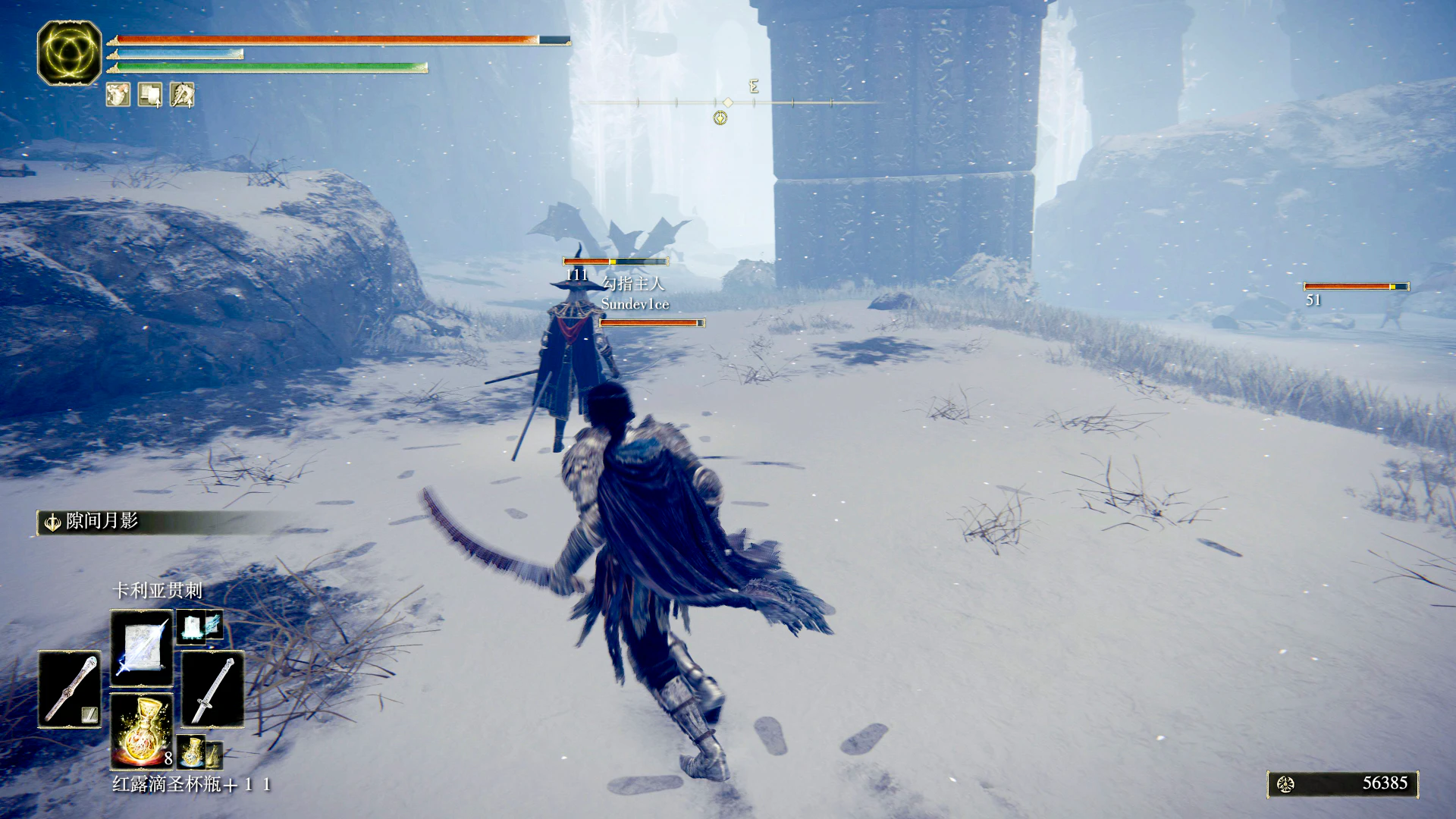Click the glowing Great Rune icon
The height and width of the screenshot is (819, 1456).
tap(69, 52)
